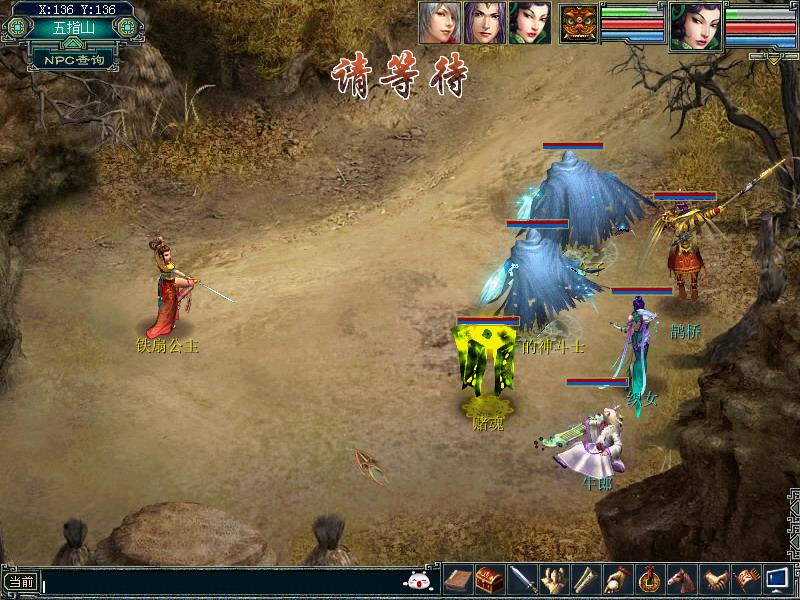Open the red banner flag icon
This screenshot has width=800, height=600.
(745, 579)
